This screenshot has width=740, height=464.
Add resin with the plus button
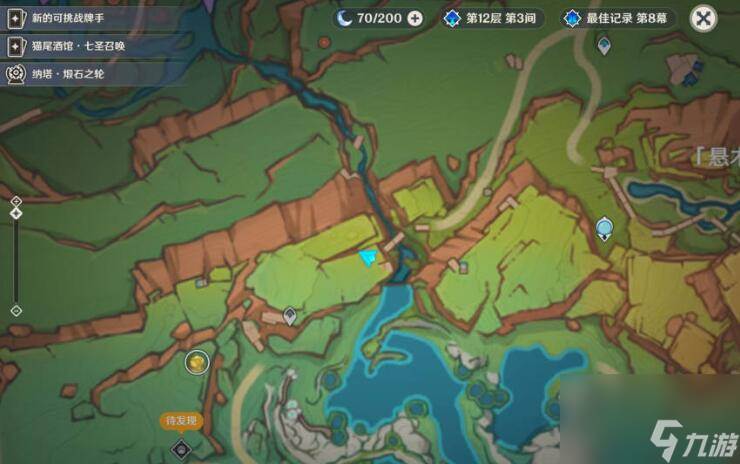click(415, 18)
